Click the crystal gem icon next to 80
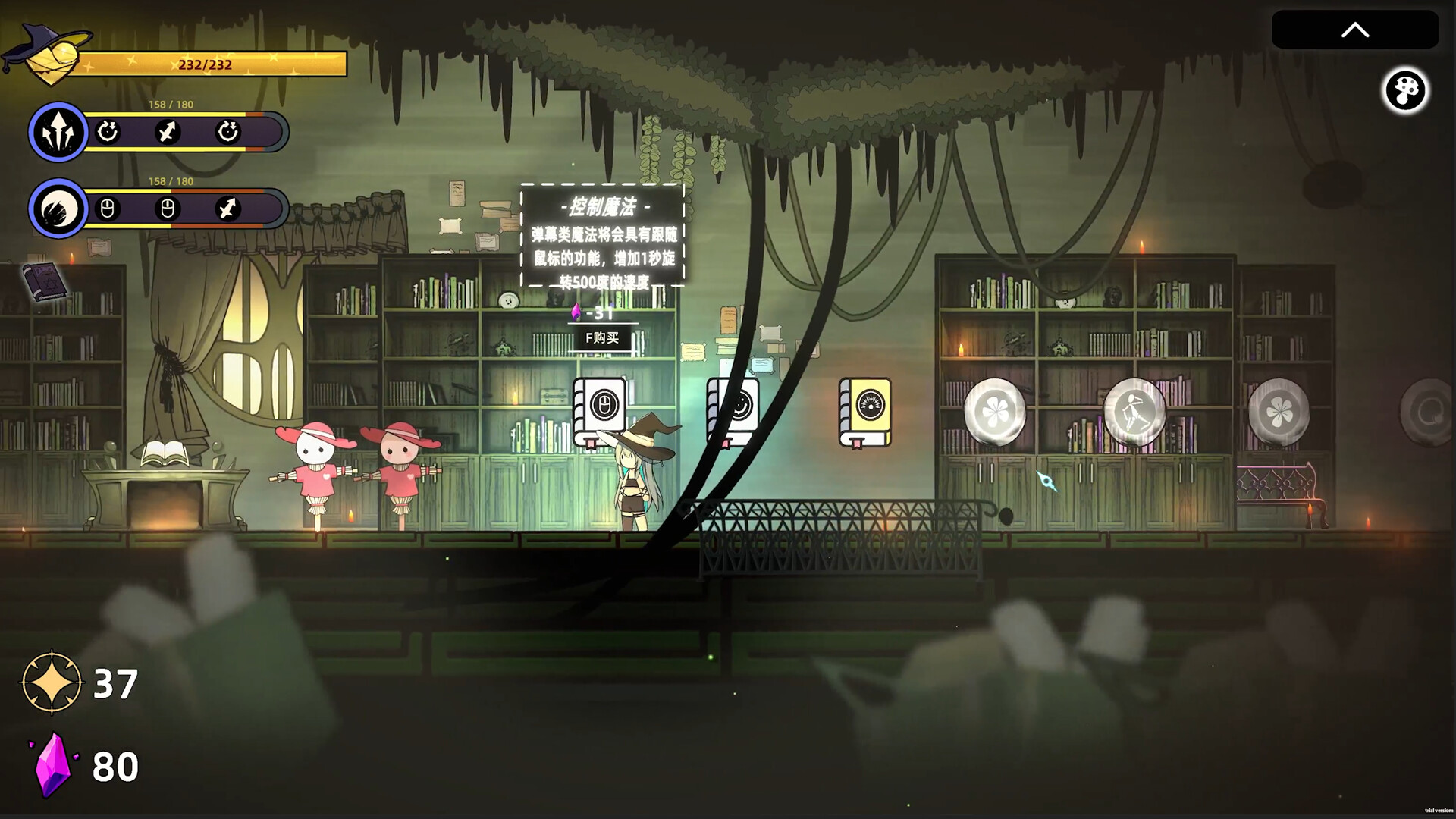The width and height of the screenshot is (1456, 819). pyautogui.click(x=53, y=766)
